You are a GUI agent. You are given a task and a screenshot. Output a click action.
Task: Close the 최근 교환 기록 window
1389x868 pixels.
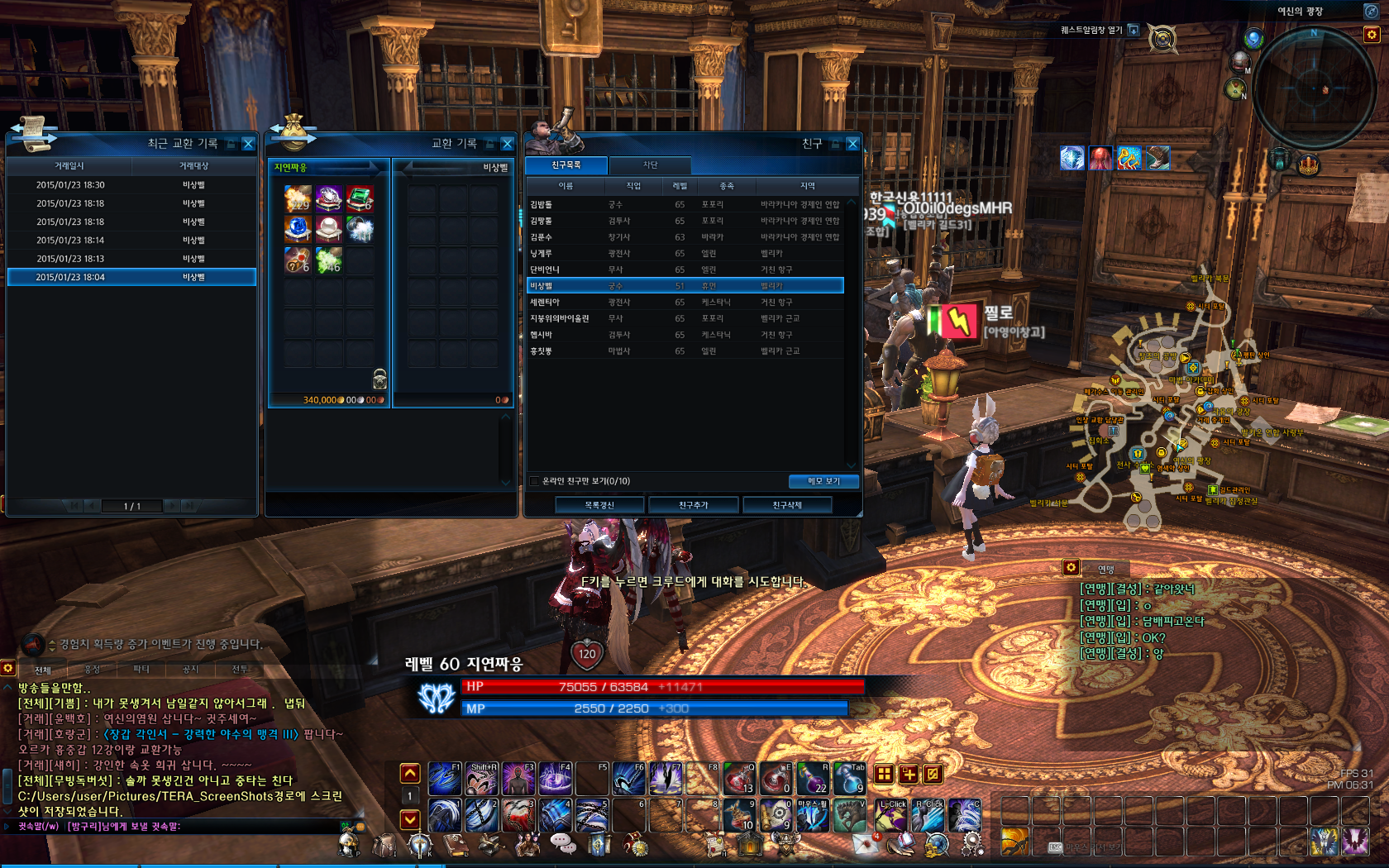click(248, 144)
